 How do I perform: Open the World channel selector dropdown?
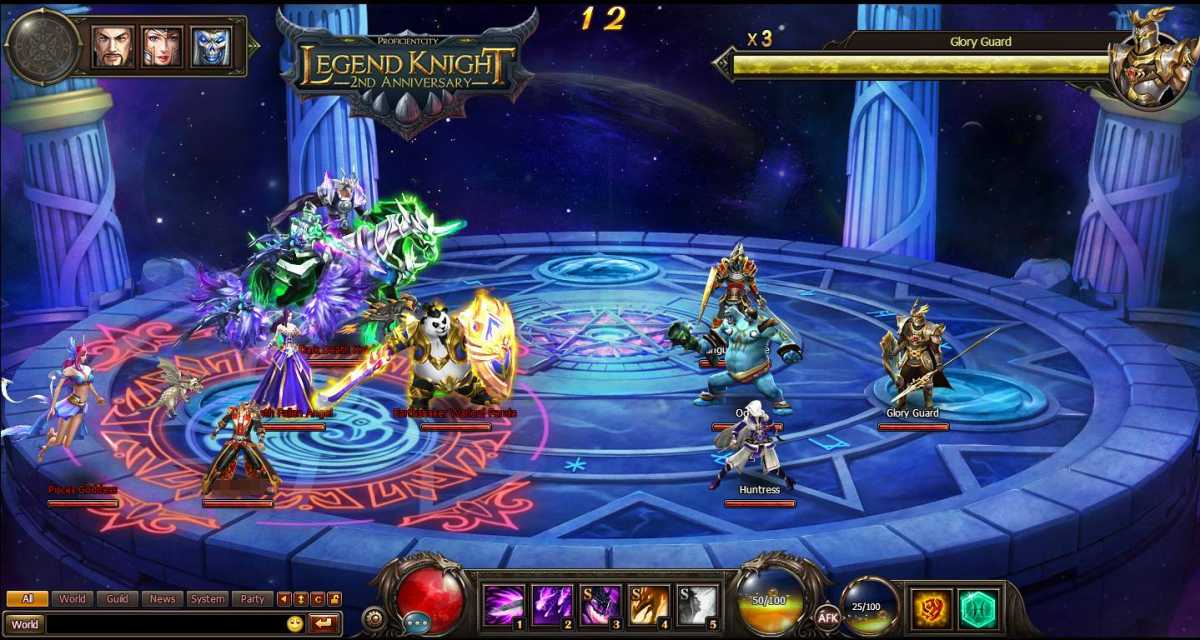25,624
